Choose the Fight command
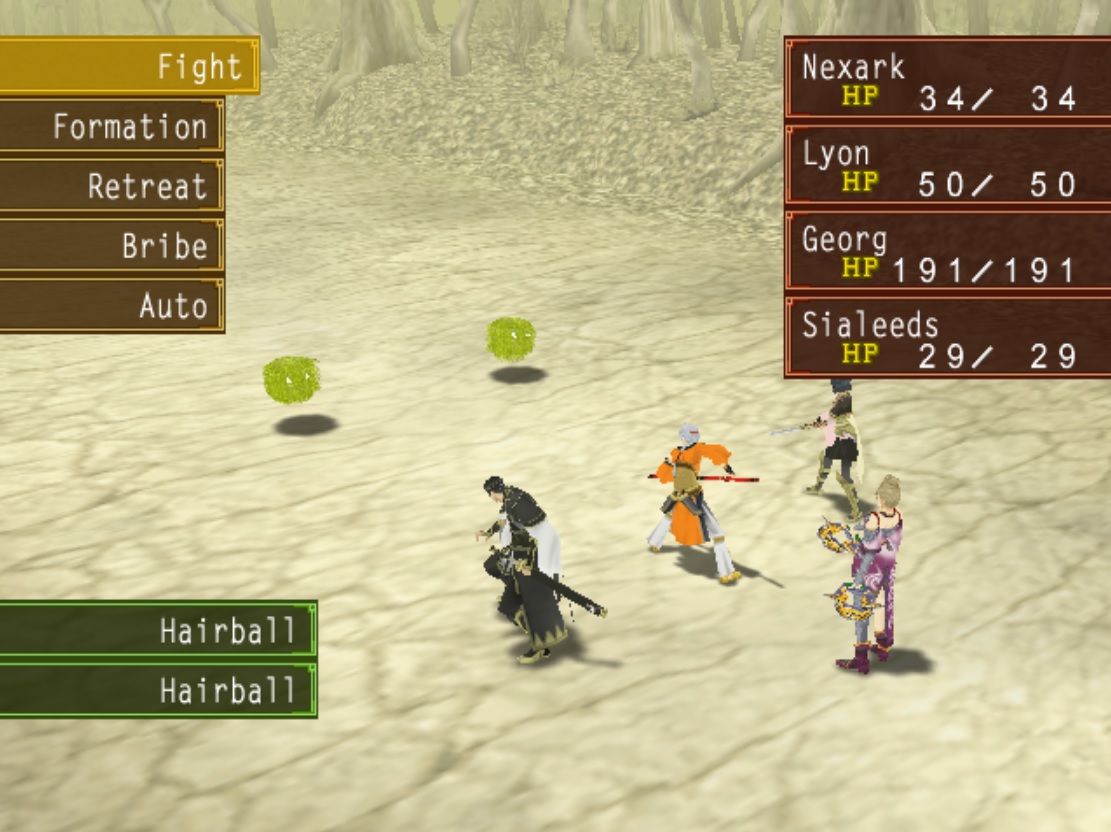Image resolution: width=1111 pixels, height=832 pixels. (130, 66)
